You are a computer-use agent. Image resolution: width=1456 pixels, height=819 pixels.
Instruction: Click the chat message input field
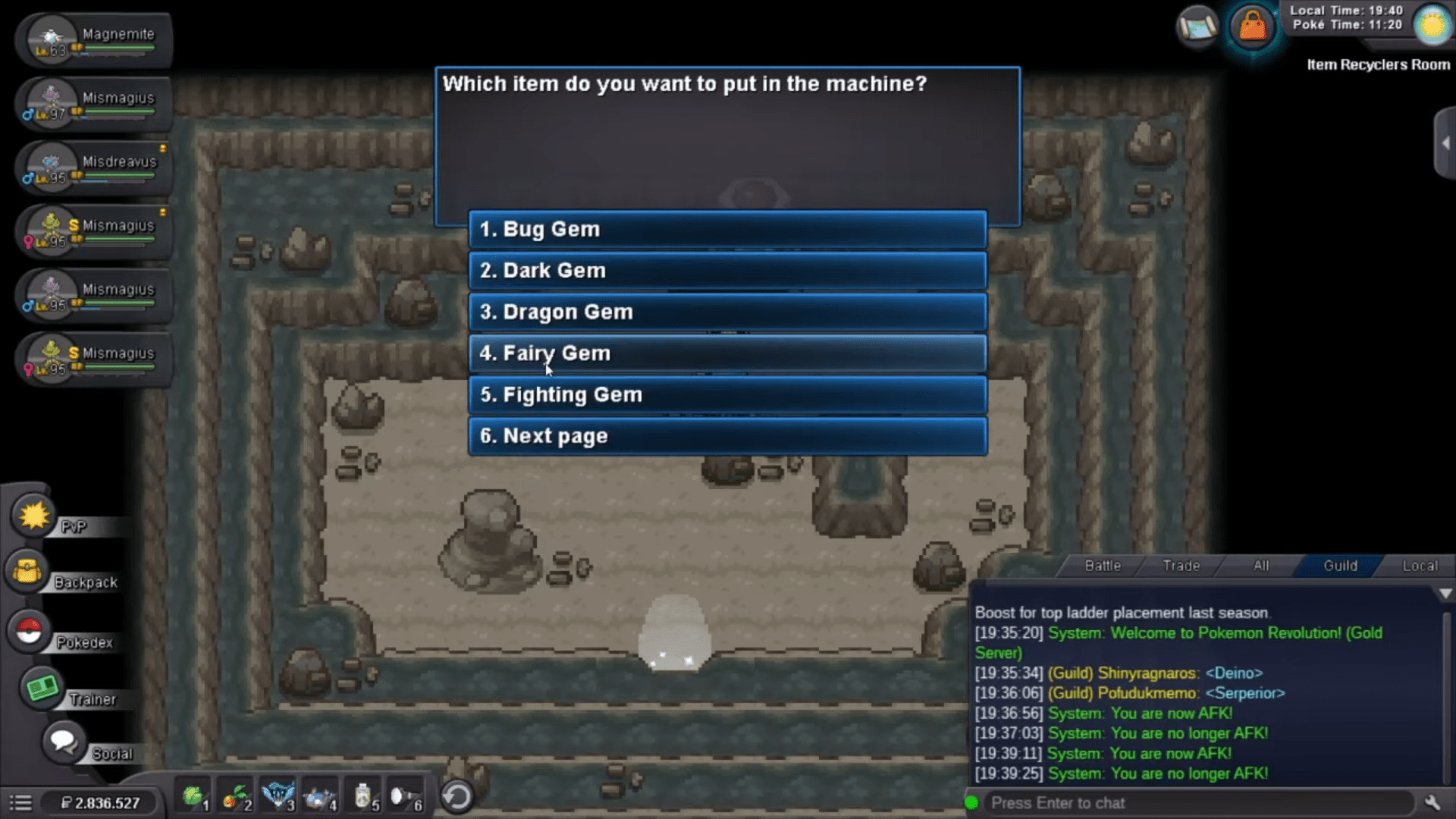1198,803
